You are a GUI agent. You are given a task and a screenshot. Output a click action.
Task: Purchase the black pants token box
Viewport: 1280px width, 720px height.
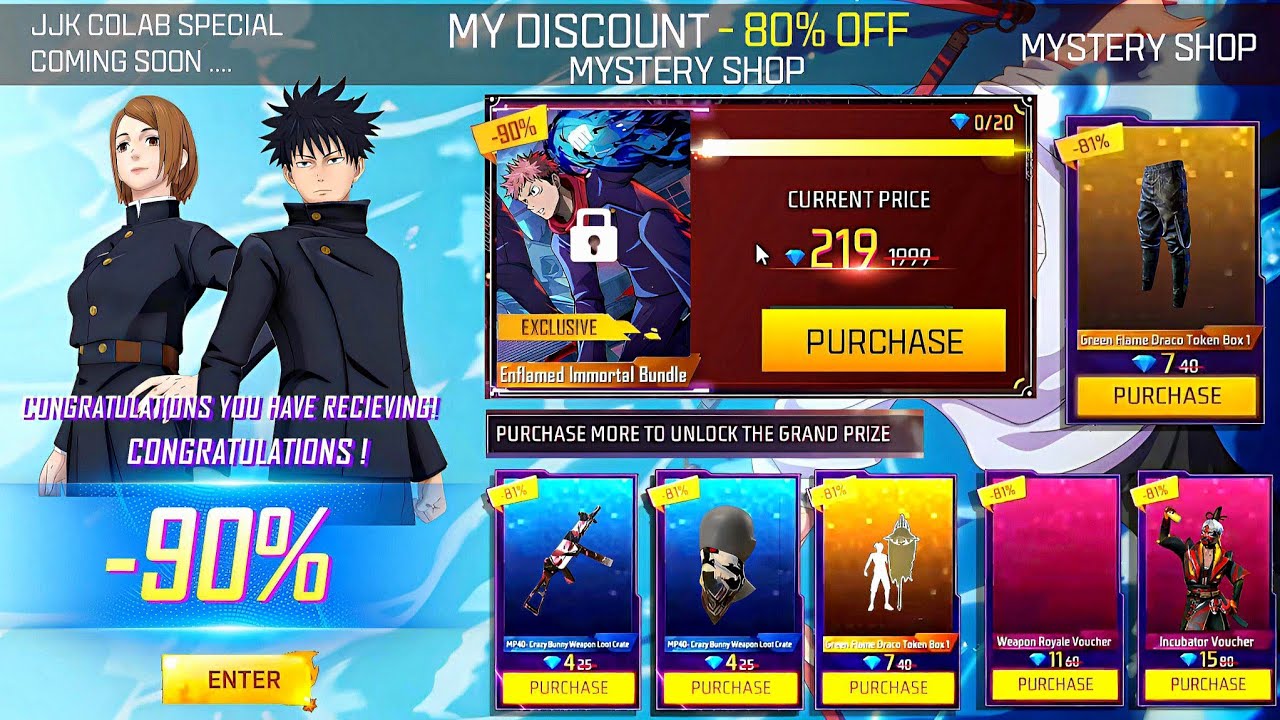(x=1166, y=396)
